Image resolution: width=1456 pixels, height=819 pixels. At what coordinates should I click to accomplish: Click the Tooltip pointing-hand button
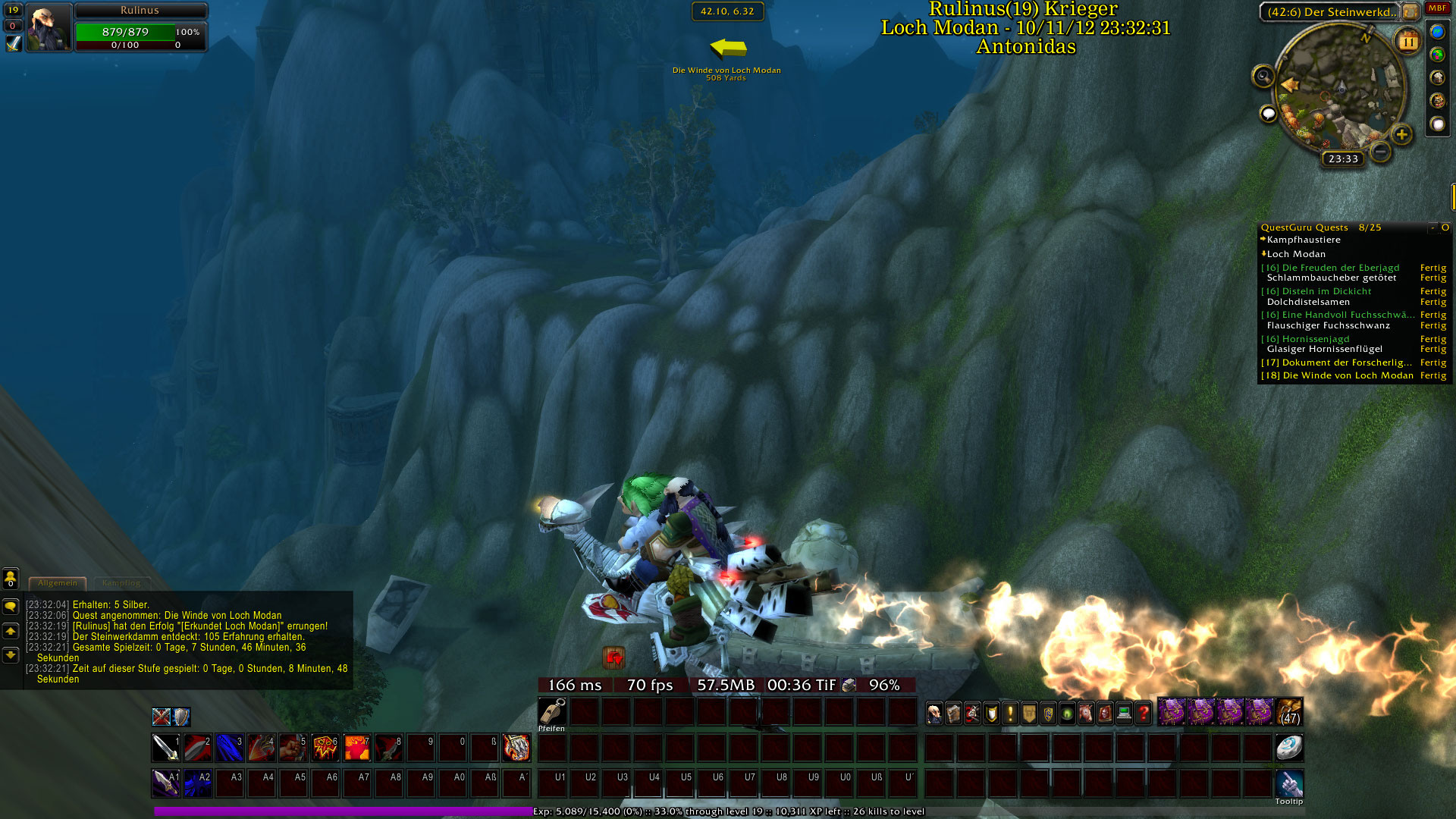(x=1288, y=783)
